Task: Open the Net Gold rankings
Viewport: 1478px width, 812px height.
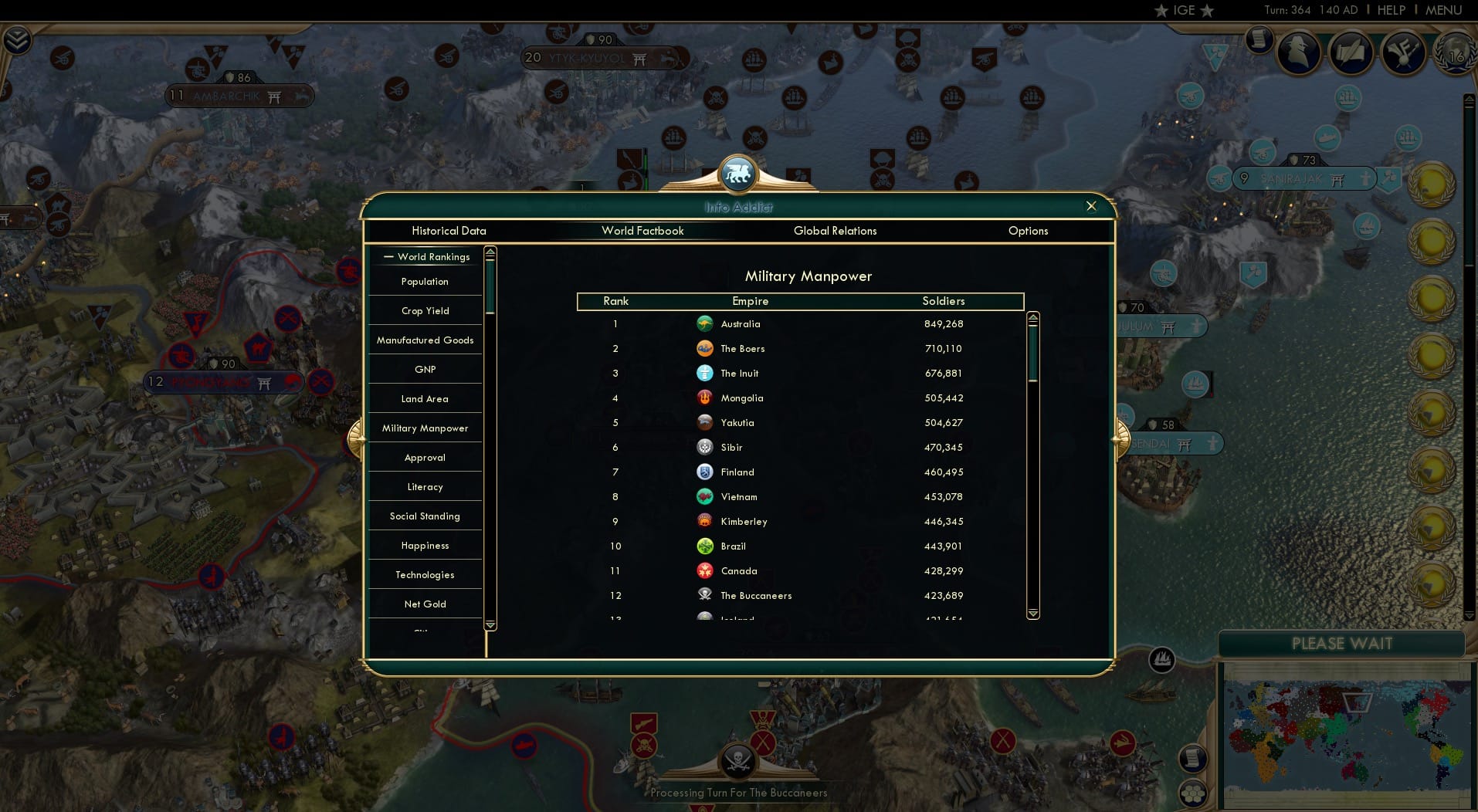Action: [425, 604]
